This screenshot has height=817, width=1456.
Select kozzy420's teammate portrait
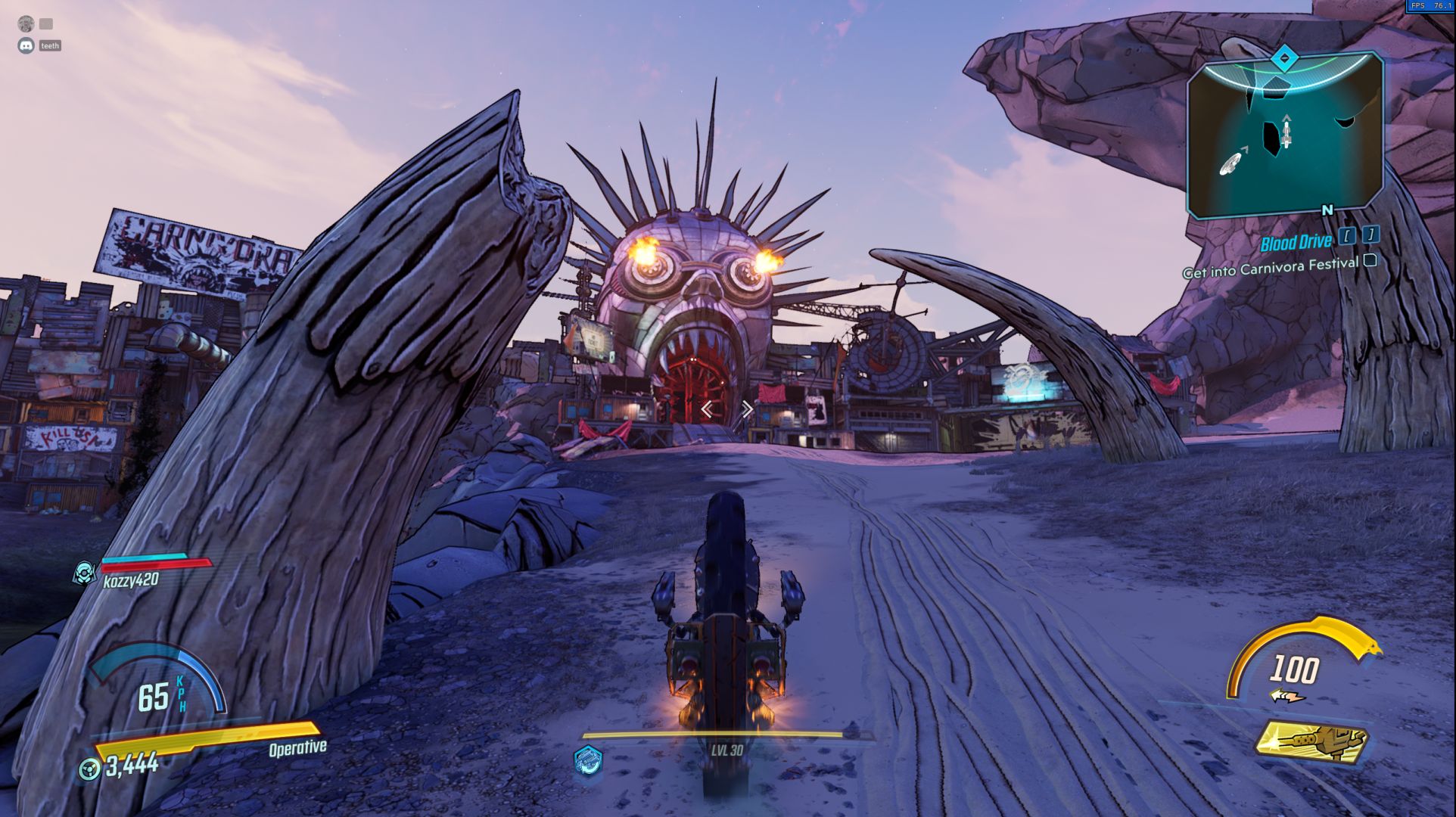(x=84, y=573)
